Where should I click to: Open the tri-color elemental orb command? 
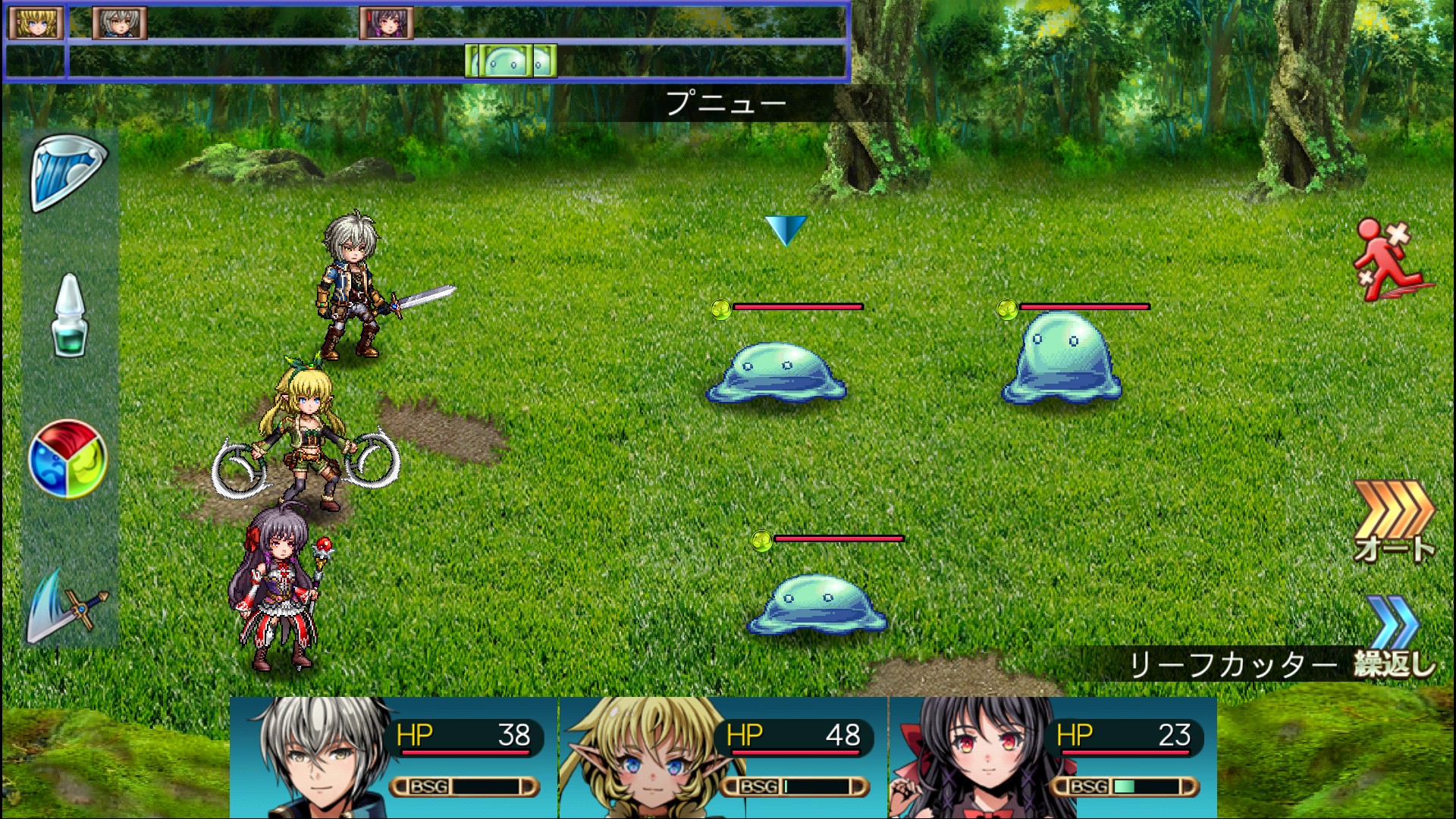68,459
